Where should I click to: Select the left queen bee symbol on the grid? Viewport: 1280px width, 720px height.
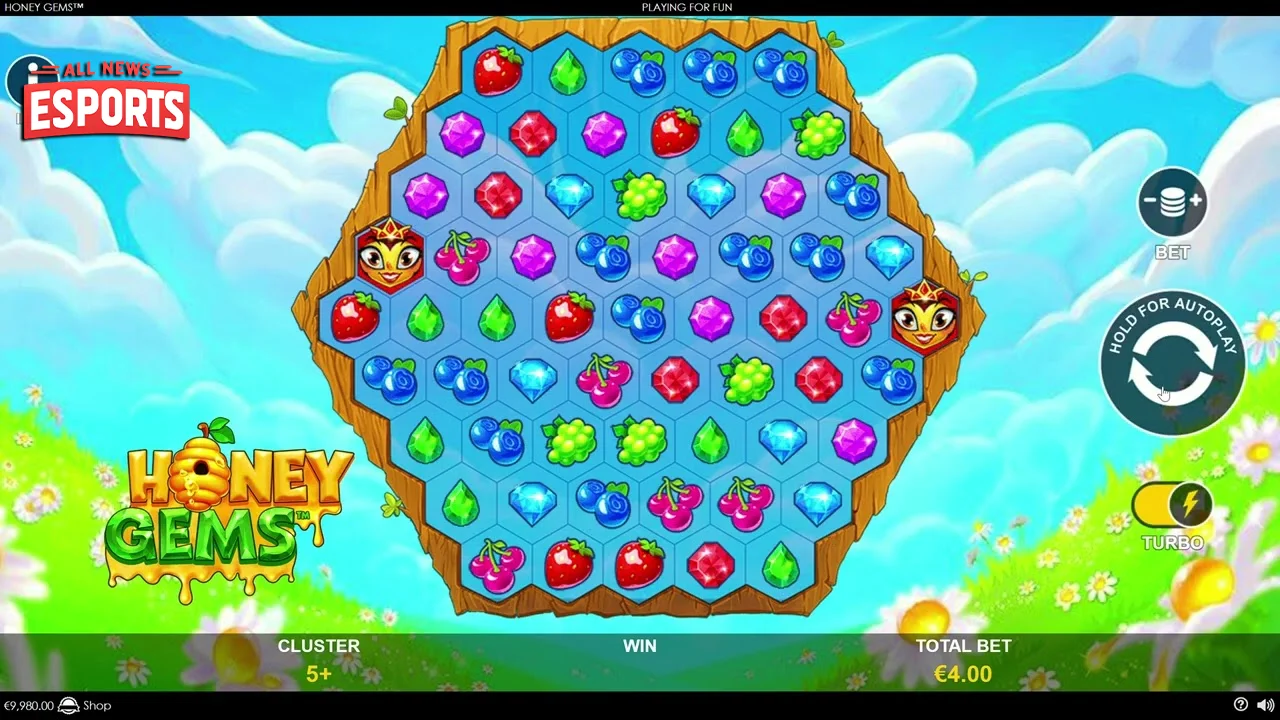pos(390,255)
